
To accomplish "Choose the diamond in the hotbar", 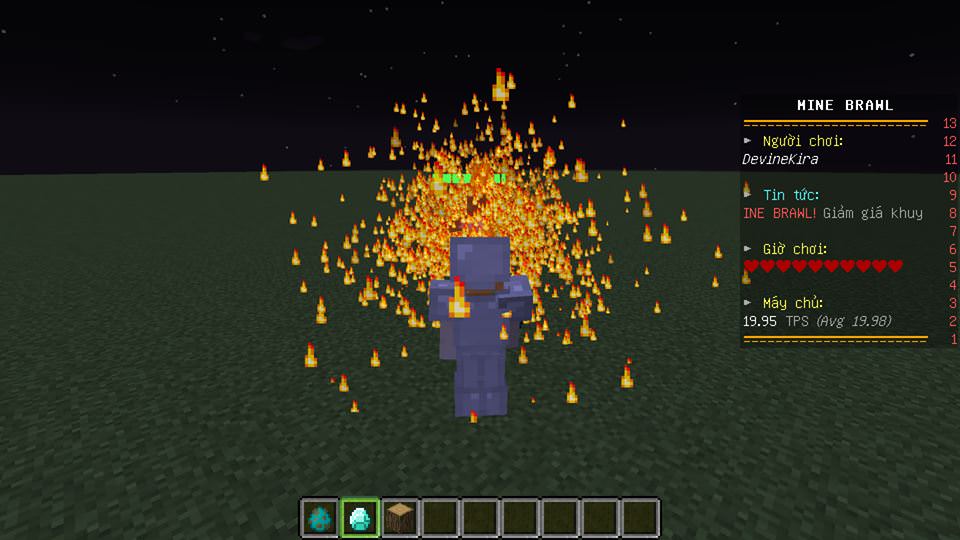I will click(360, 518).
